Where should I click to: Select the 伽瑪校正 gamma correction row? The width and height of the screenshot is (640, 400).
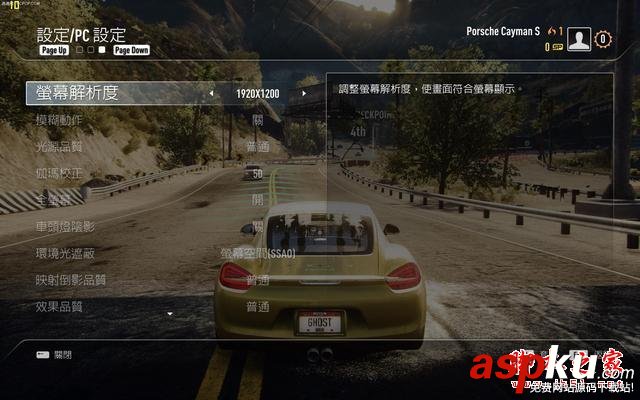click(59, 173)
